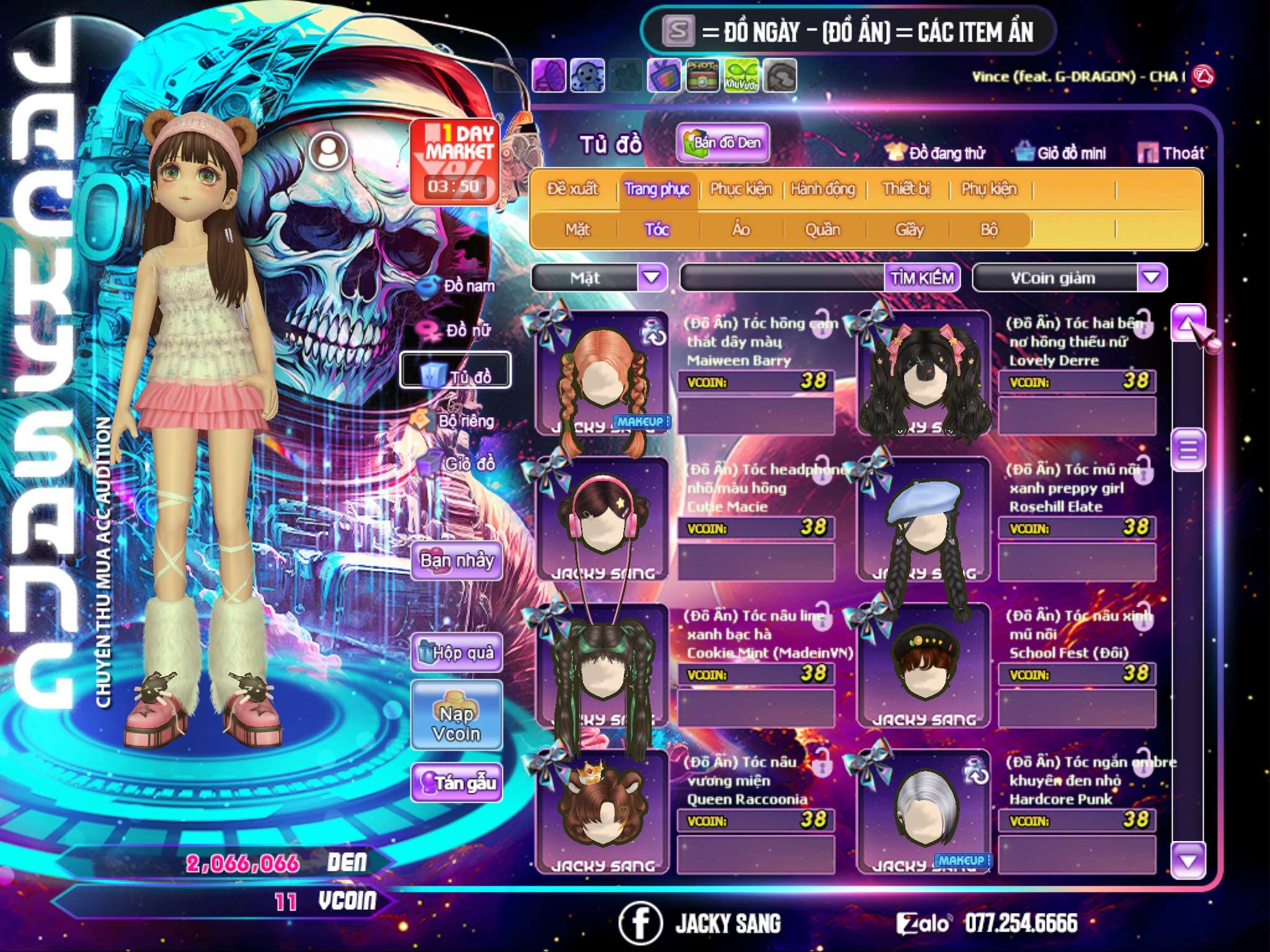Open the VCoin giảm sort dropdown
The width and height of the screenshot is (1270, 952).
click(x=1152, y=278)
